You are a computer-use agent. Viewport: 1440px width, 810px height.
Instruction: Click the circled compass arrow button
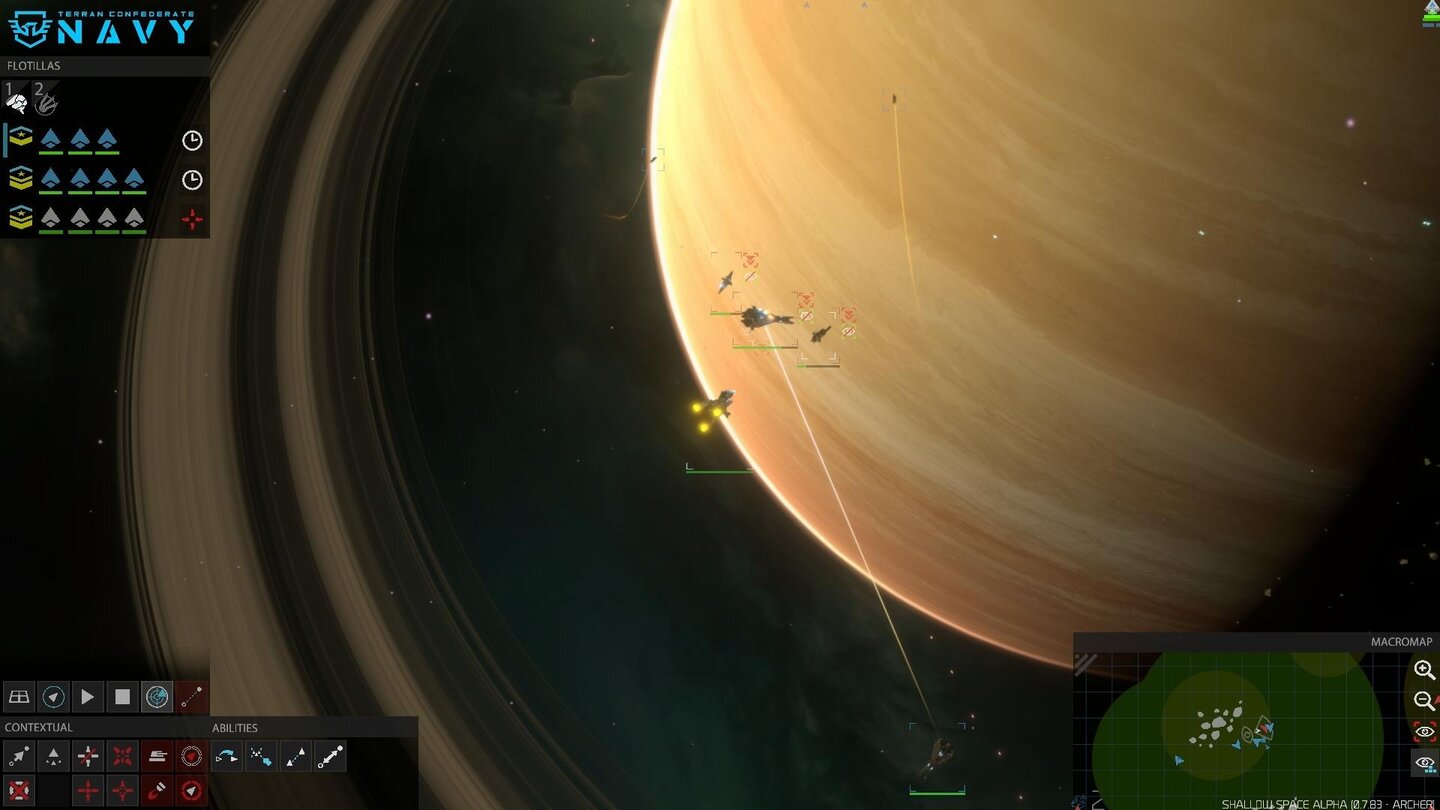[x=53, y=696]
